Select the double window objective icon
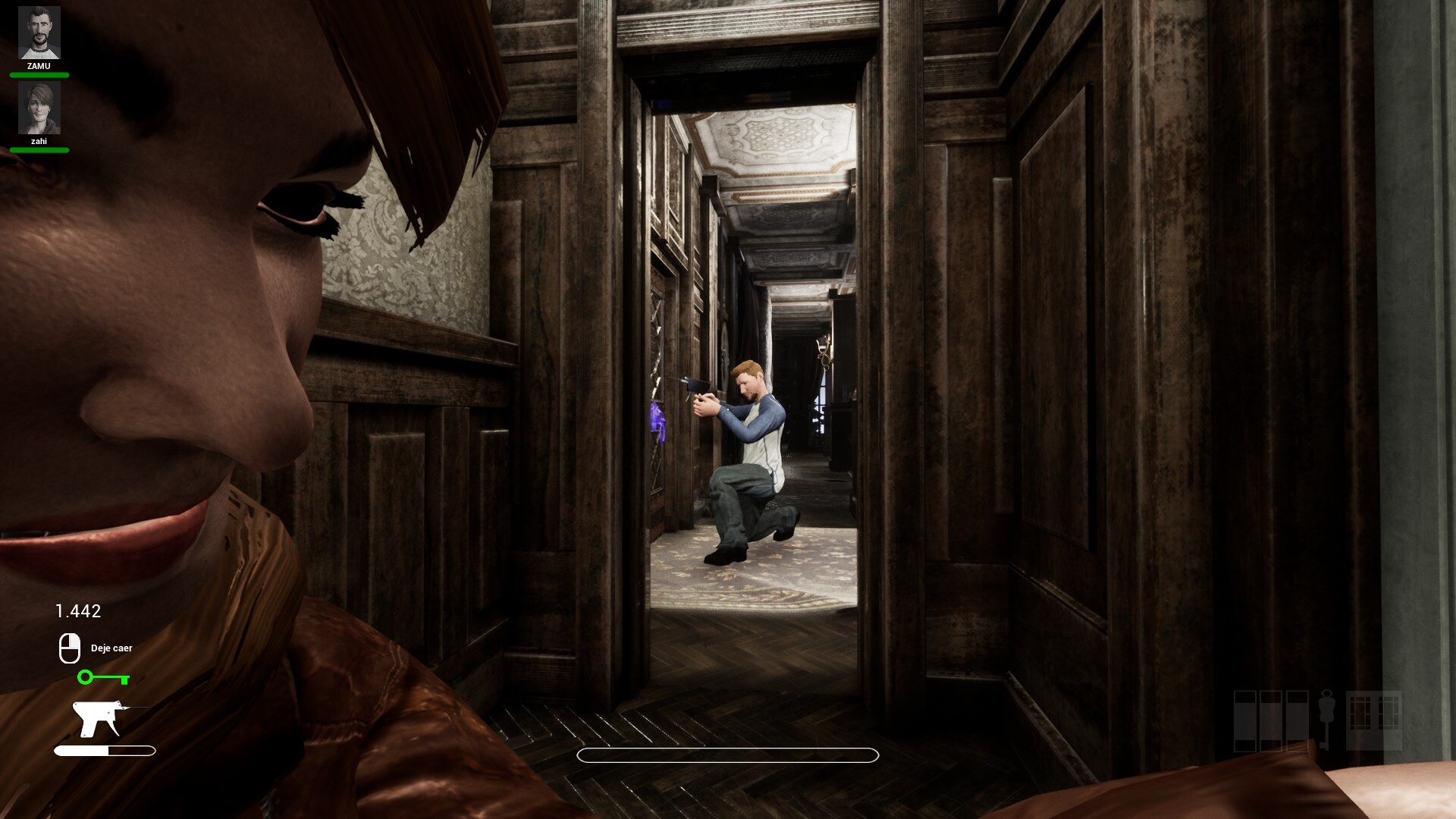The image size is (1456, 819). 1373,720
